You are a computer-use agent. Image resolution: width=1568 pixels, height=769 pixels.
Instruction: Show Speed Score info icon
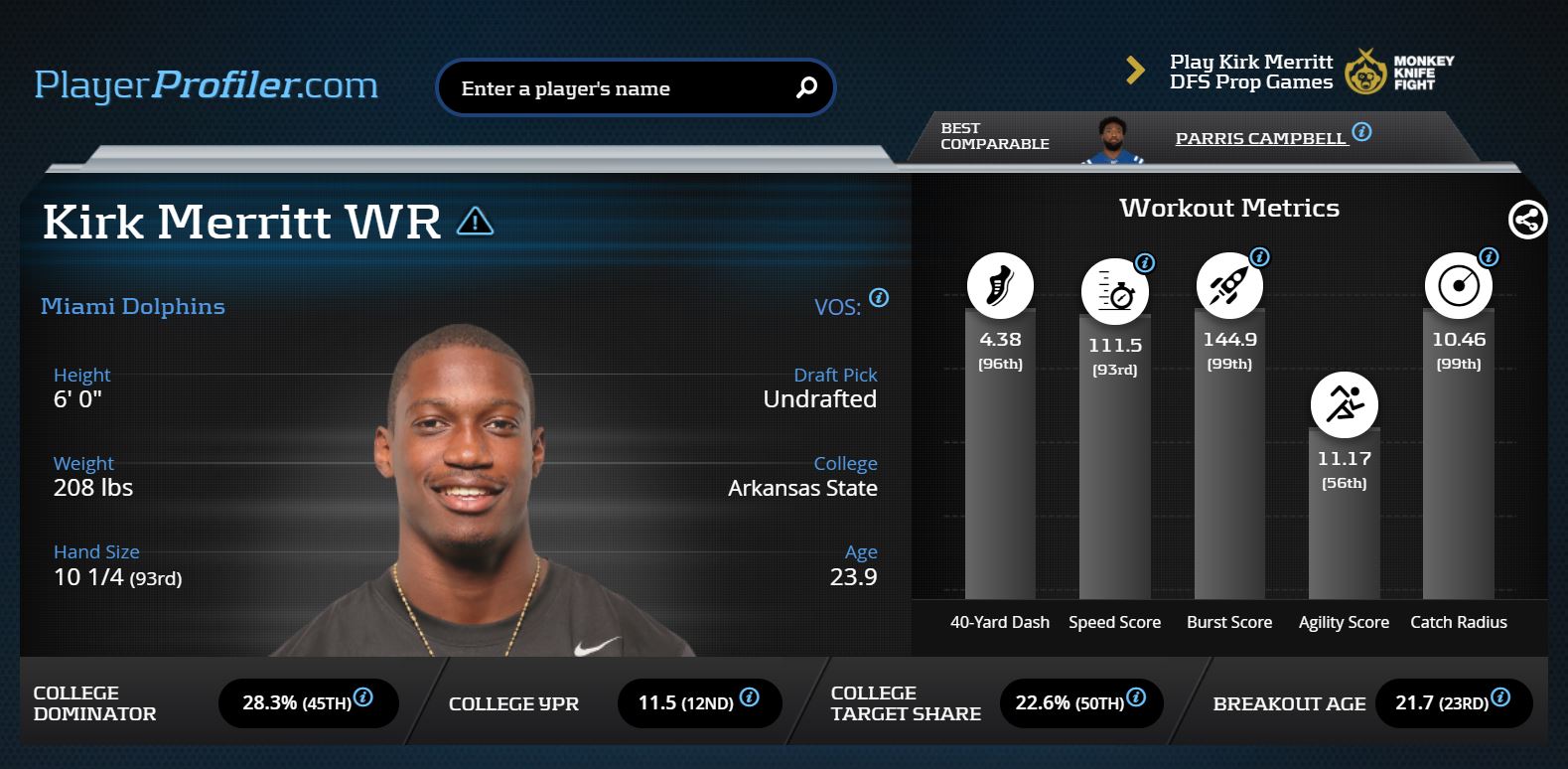pos(1145,263)
